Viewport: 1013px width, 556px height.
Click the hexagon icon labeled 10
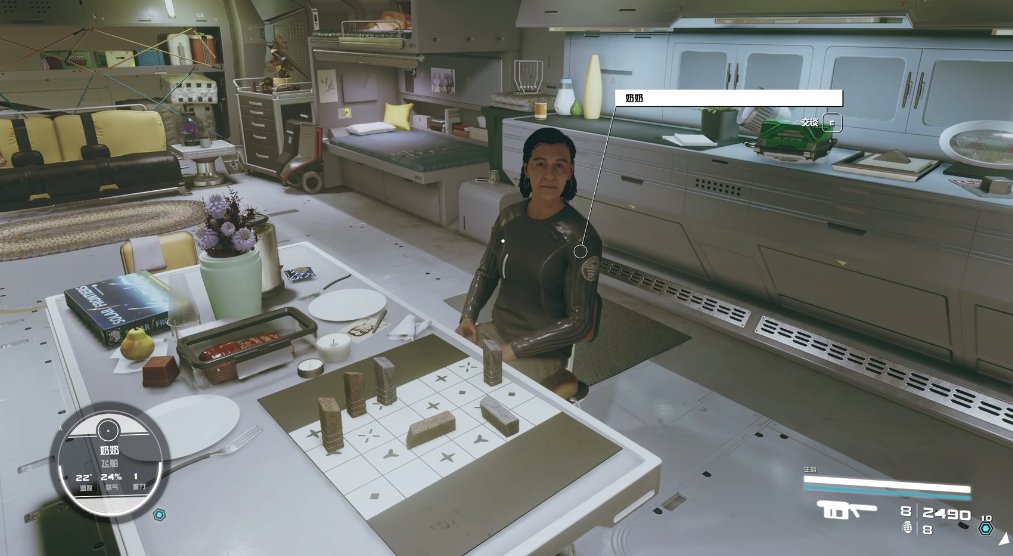pyautogui.click(x=985, y=528)
